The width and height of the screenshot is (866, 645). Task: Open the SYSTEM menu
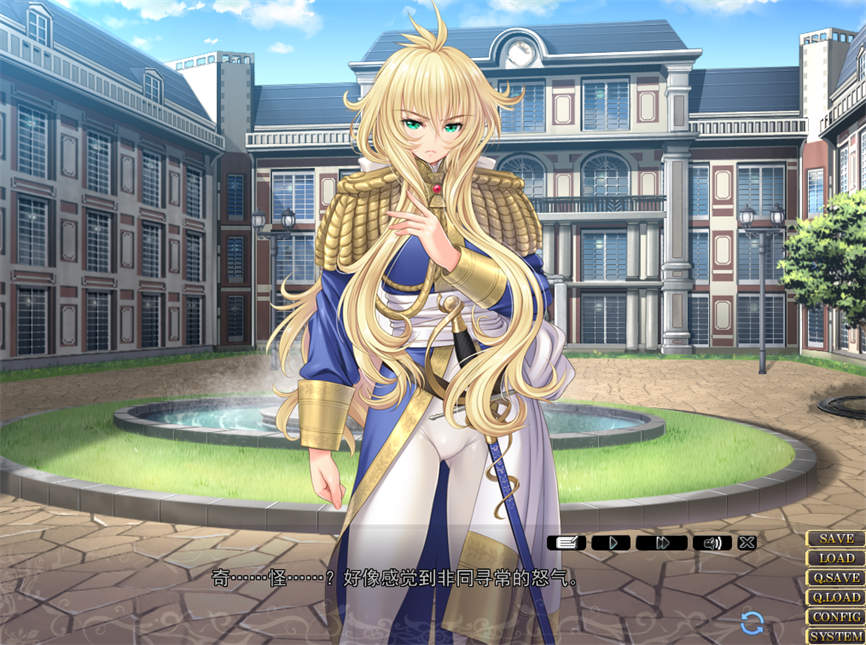[836, 636]
